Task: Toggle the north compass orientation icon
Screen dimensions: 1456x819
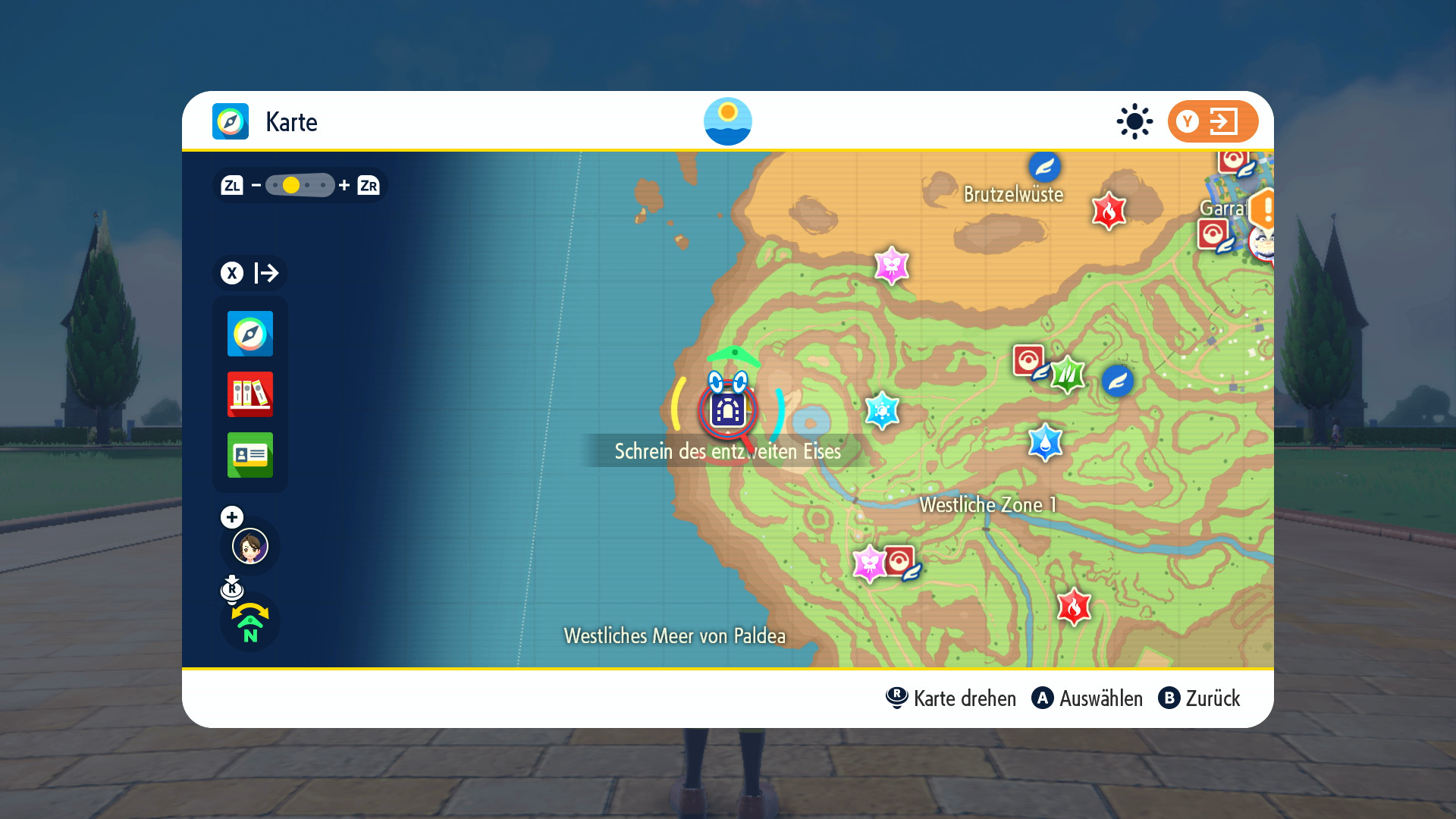Action: click(x=249, y=623)
